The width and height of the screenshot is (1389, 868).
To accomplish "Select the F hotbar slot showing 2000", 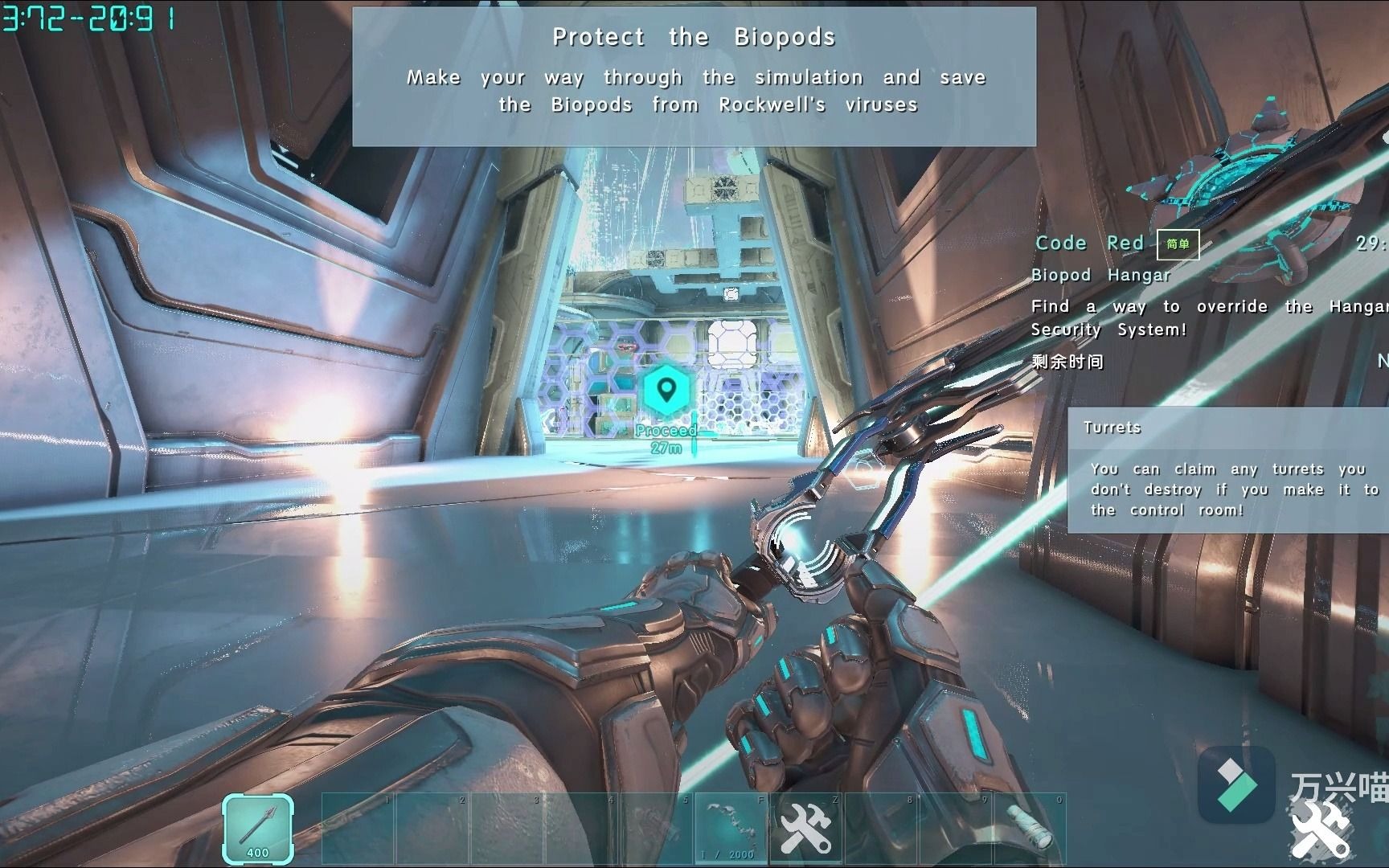I will [x=730, y=829].
